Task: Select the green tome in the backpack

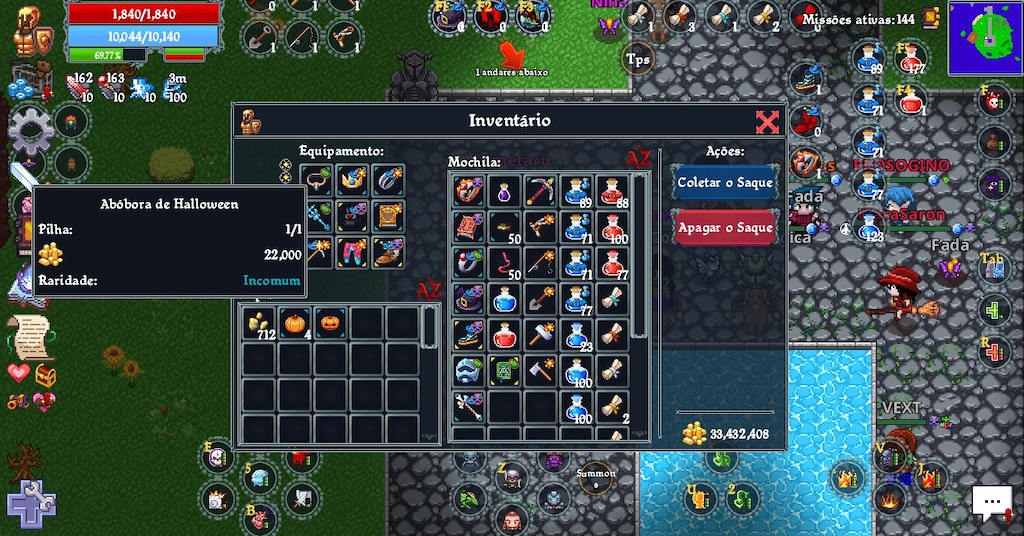Action: point(505,371)
